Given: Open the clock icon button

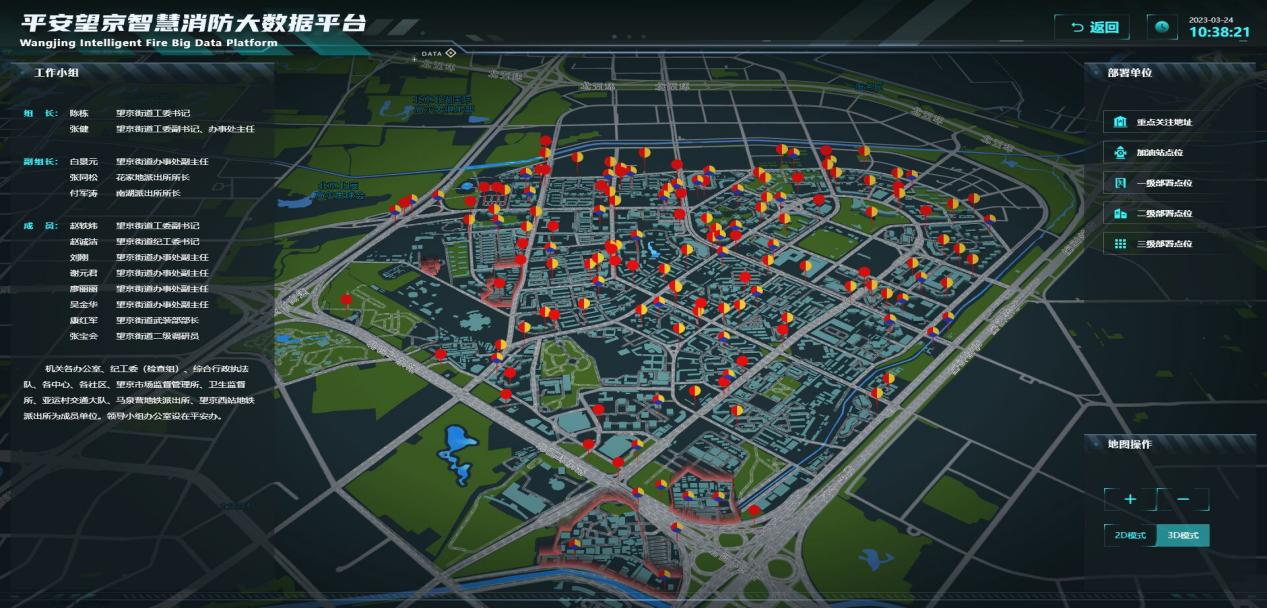Looking at the screenshot, I should [1162, 28].
